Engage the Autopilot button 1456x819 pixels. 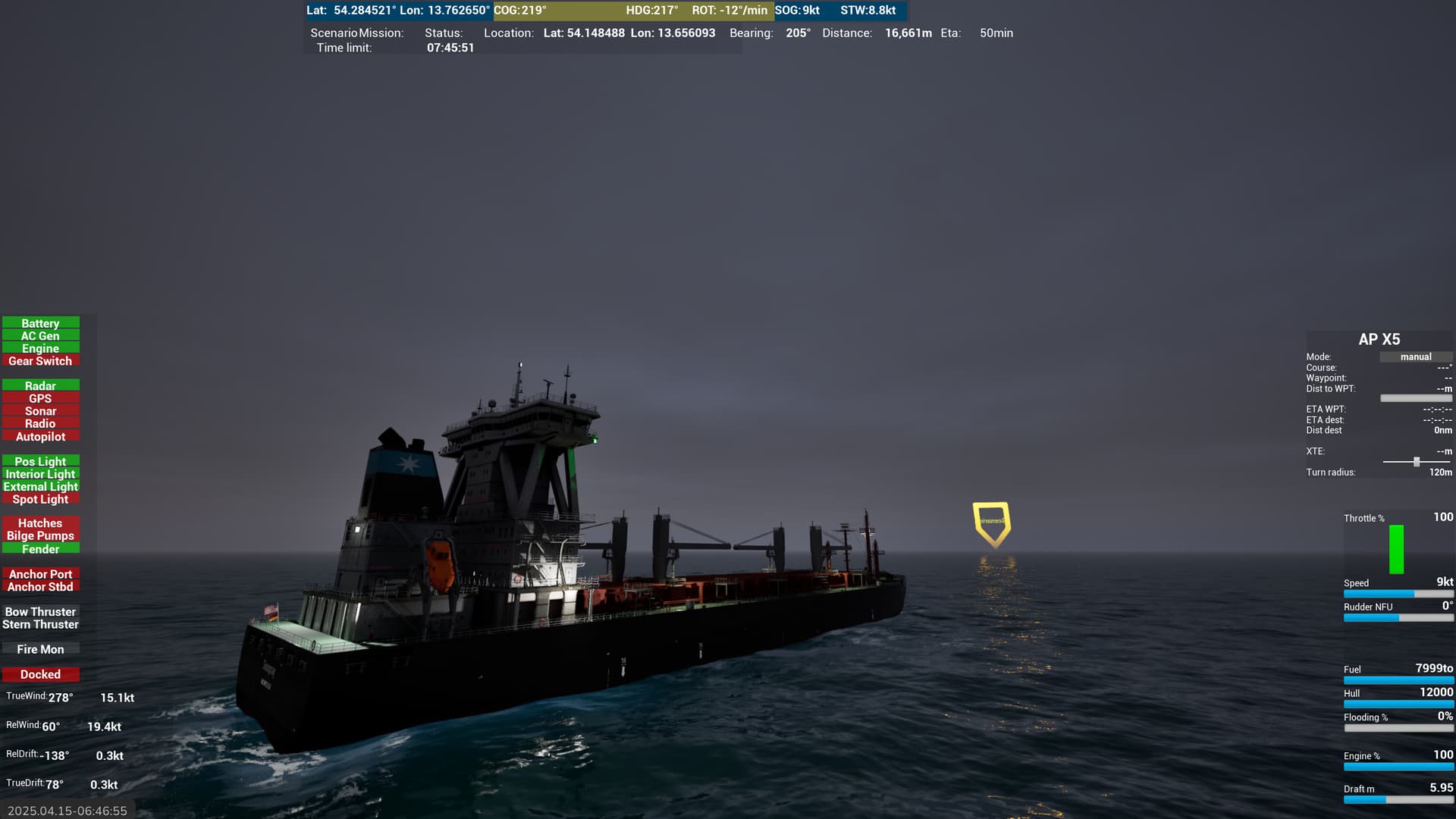40,437
